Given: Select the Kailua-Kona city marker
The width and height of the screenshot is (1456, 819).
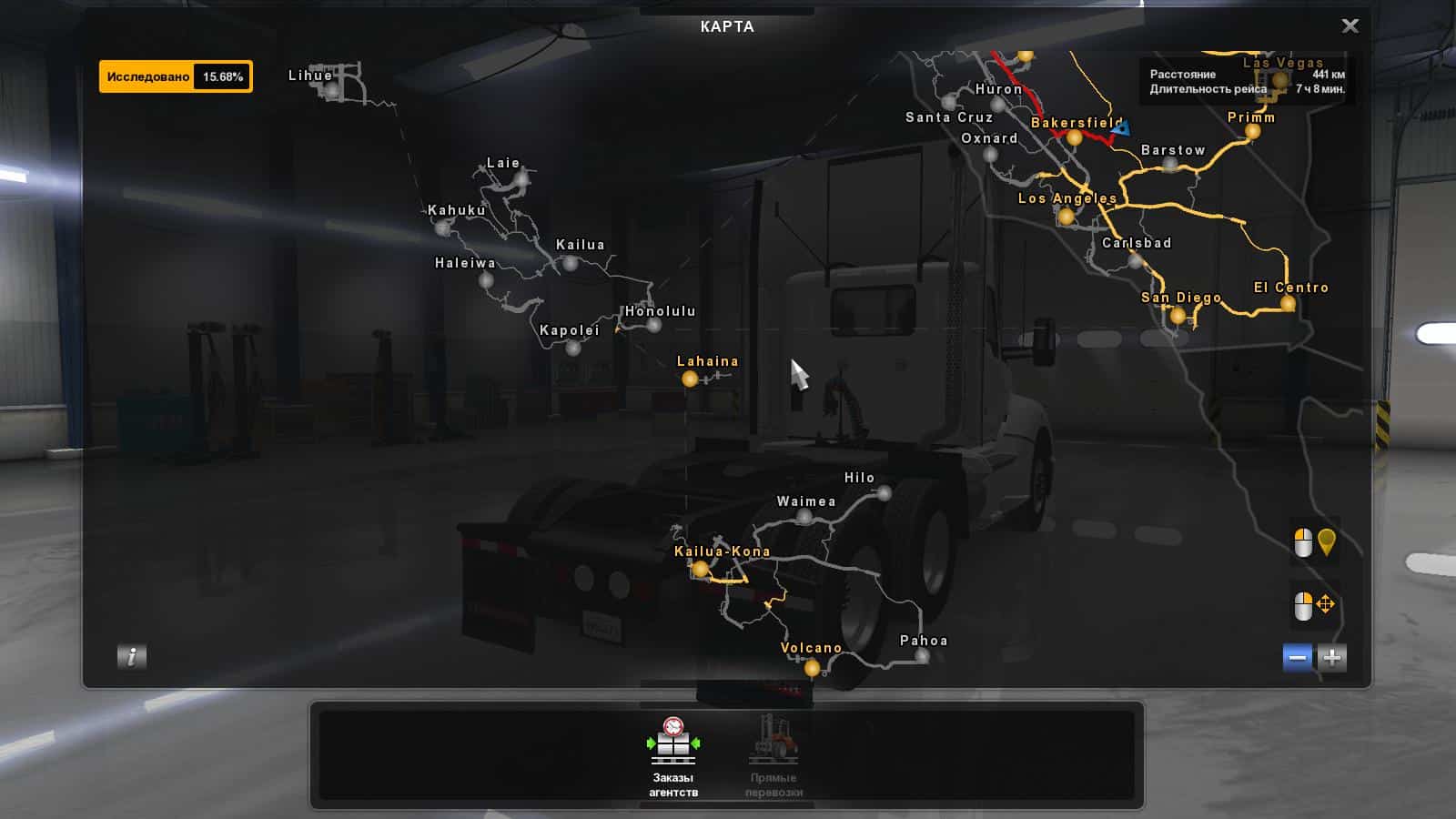Looking at the screenshot, I should [700, 569].
